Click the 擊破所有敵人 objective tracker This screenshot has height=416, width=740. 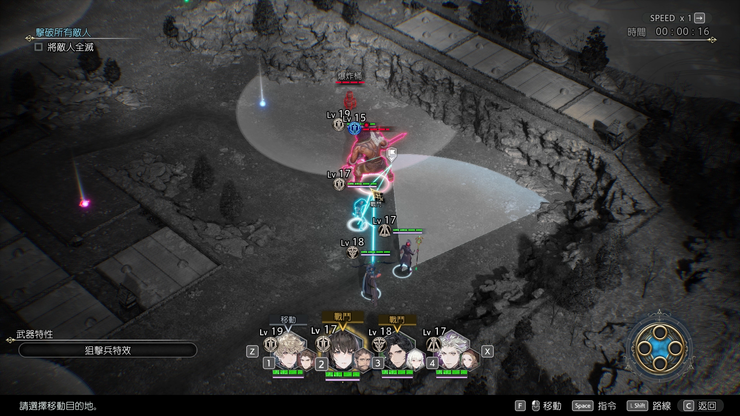[x=70, y=33]
